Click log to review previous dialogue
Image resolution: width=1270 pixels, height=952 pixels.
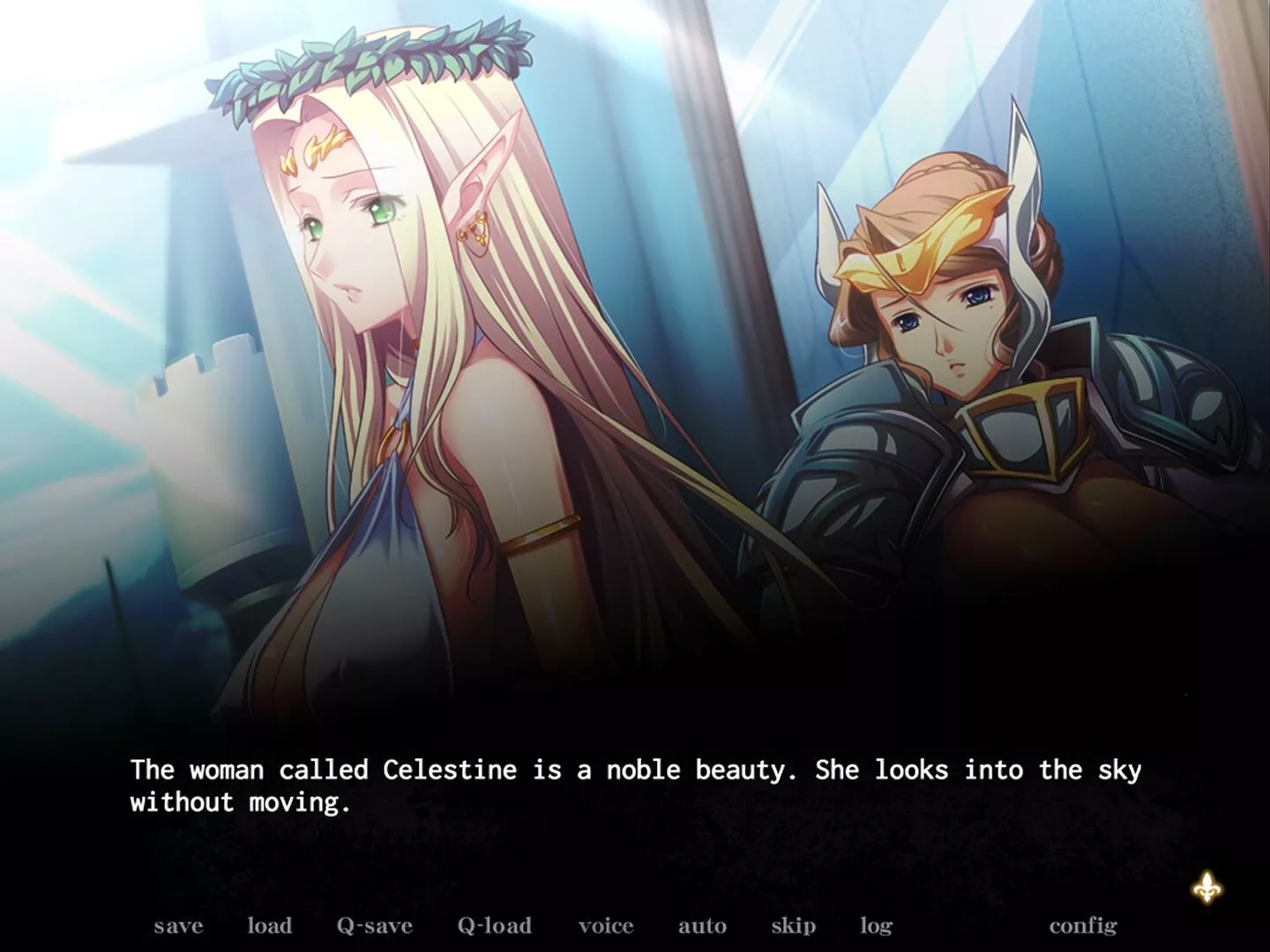(875, 926)
